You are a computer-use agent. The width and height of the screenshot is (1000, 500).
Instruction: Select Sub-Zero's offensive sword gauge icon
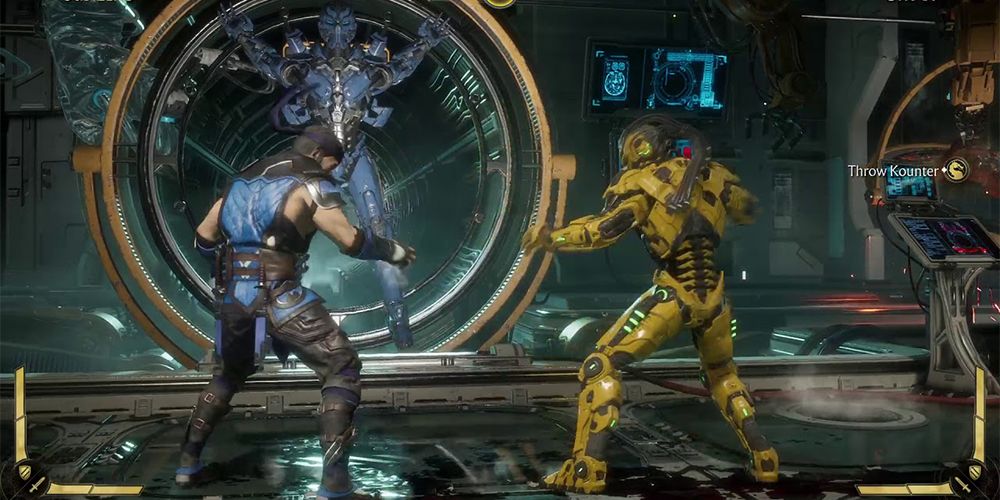tap(36, 485)
